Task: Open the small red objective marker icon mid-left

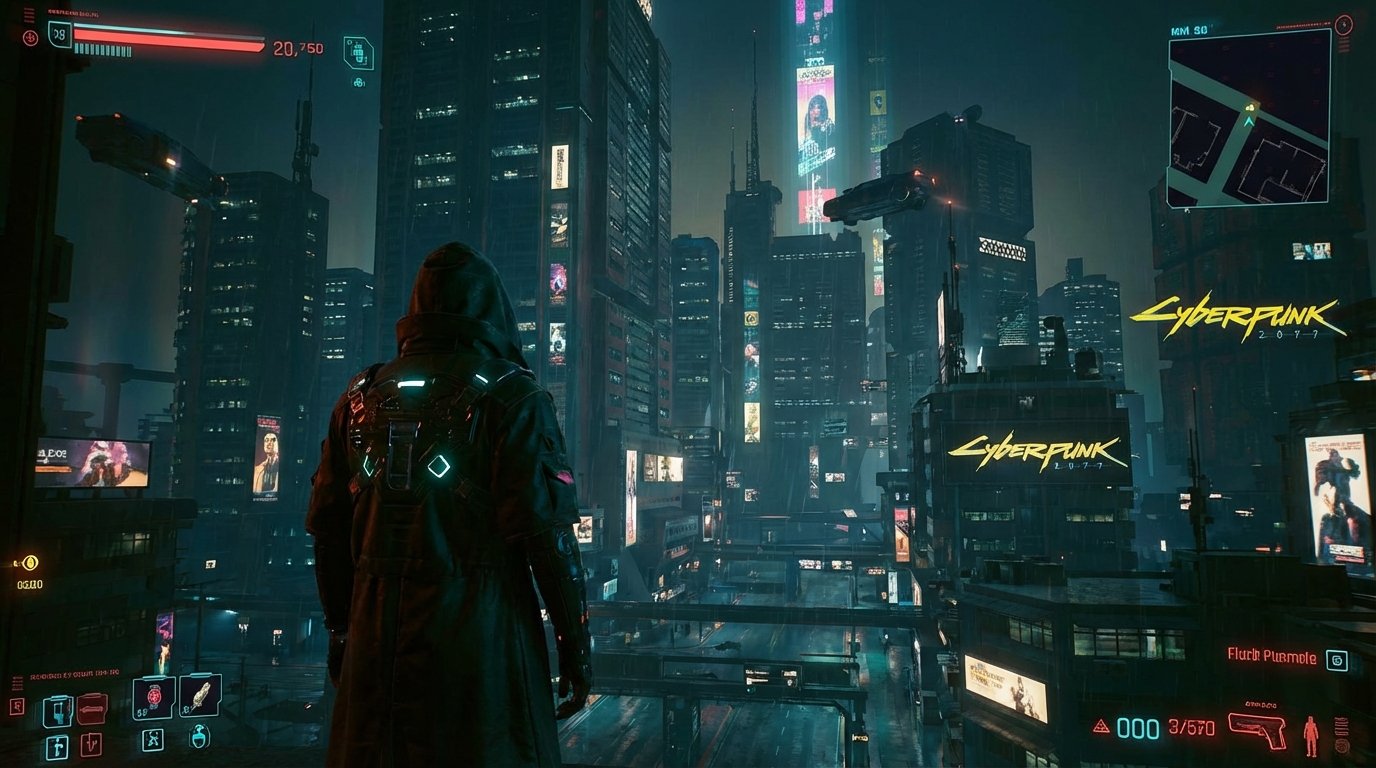Action: click(x=17, y=706)
